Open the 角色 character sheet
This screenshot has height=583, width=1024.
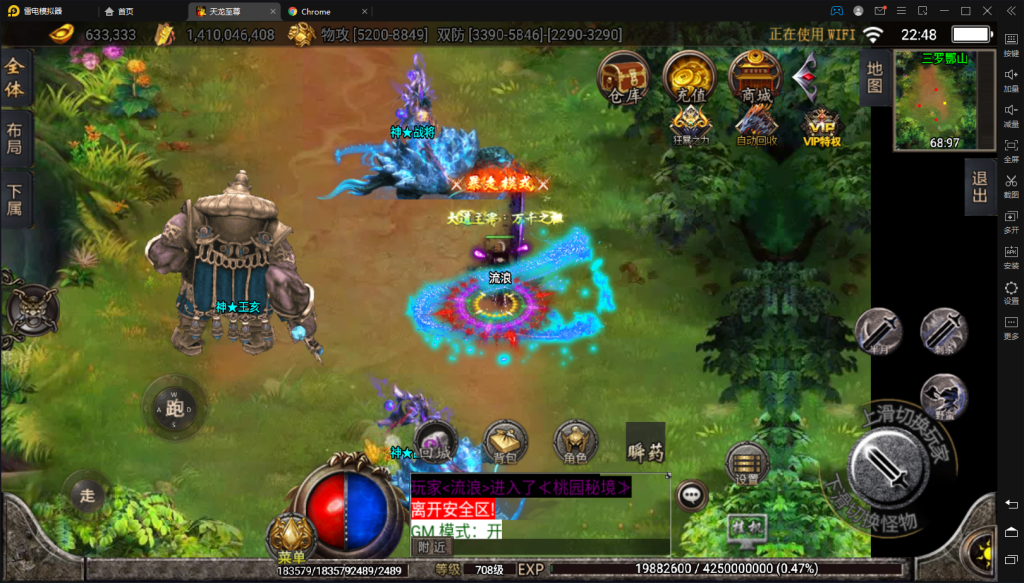click(x=575, y=444)
